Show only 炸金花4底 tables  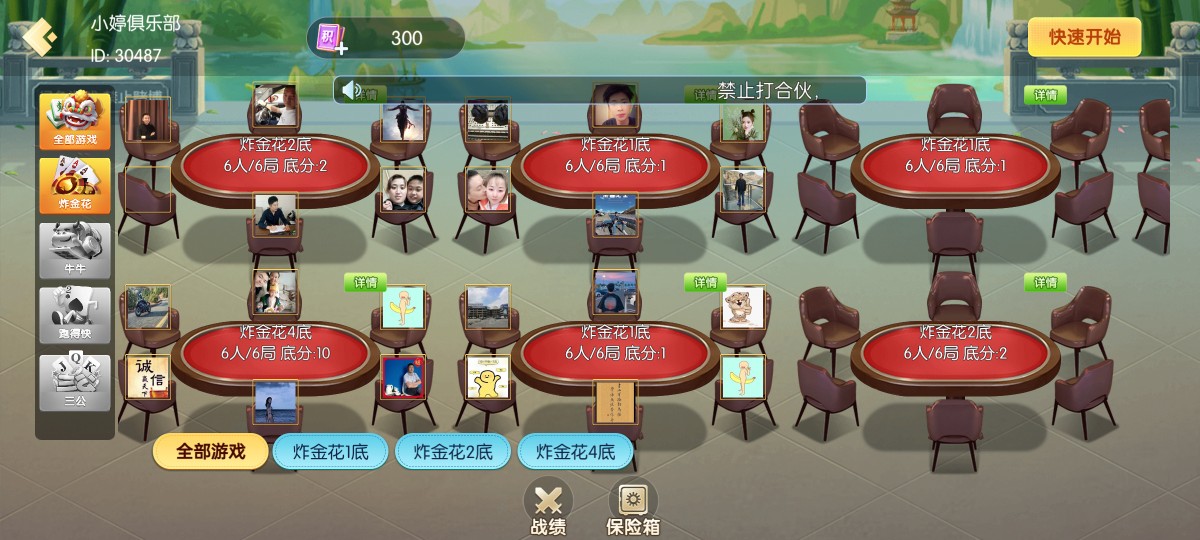pyautogui.click(x=575, y=452)
